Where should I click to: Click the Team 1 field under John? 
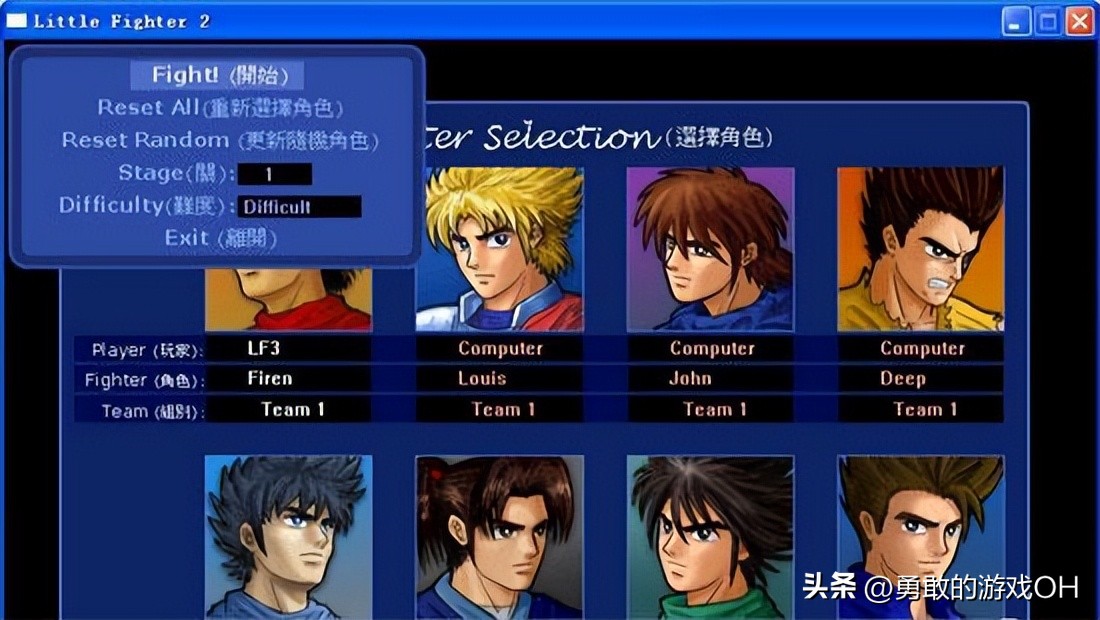coord(710,409)
